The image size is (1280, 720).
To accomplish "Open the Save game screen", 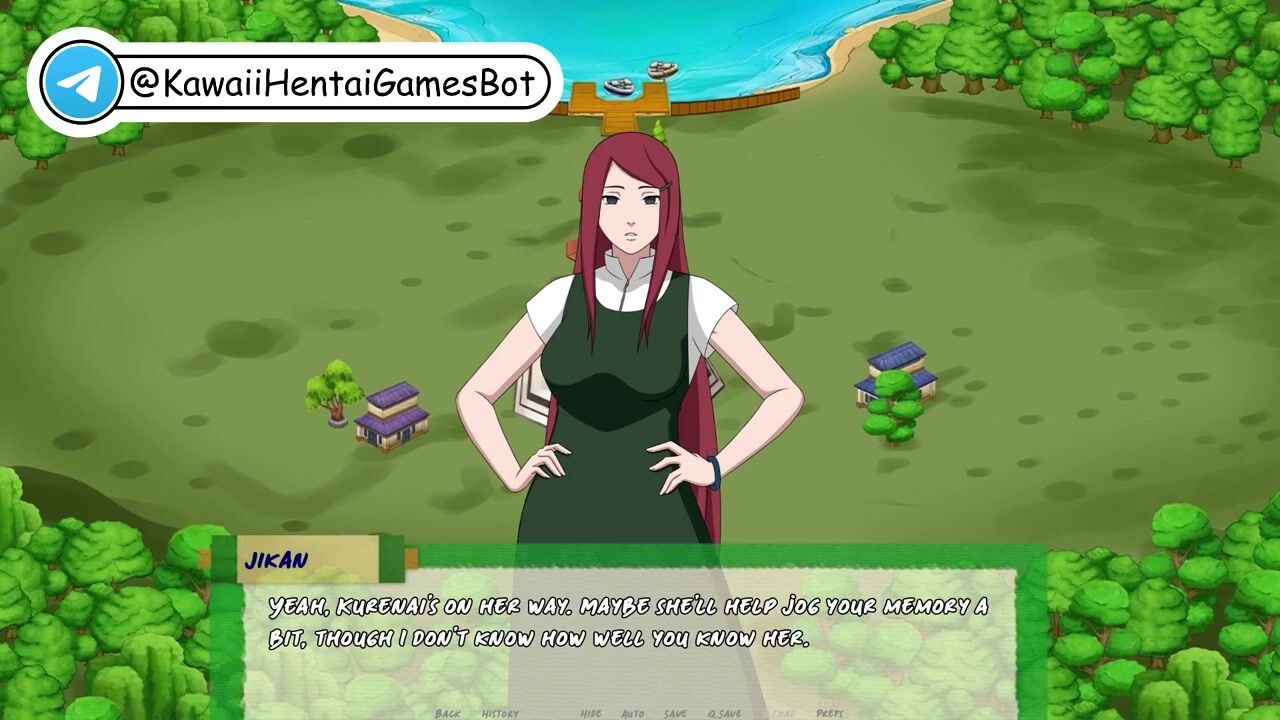I will click(675, 713).
